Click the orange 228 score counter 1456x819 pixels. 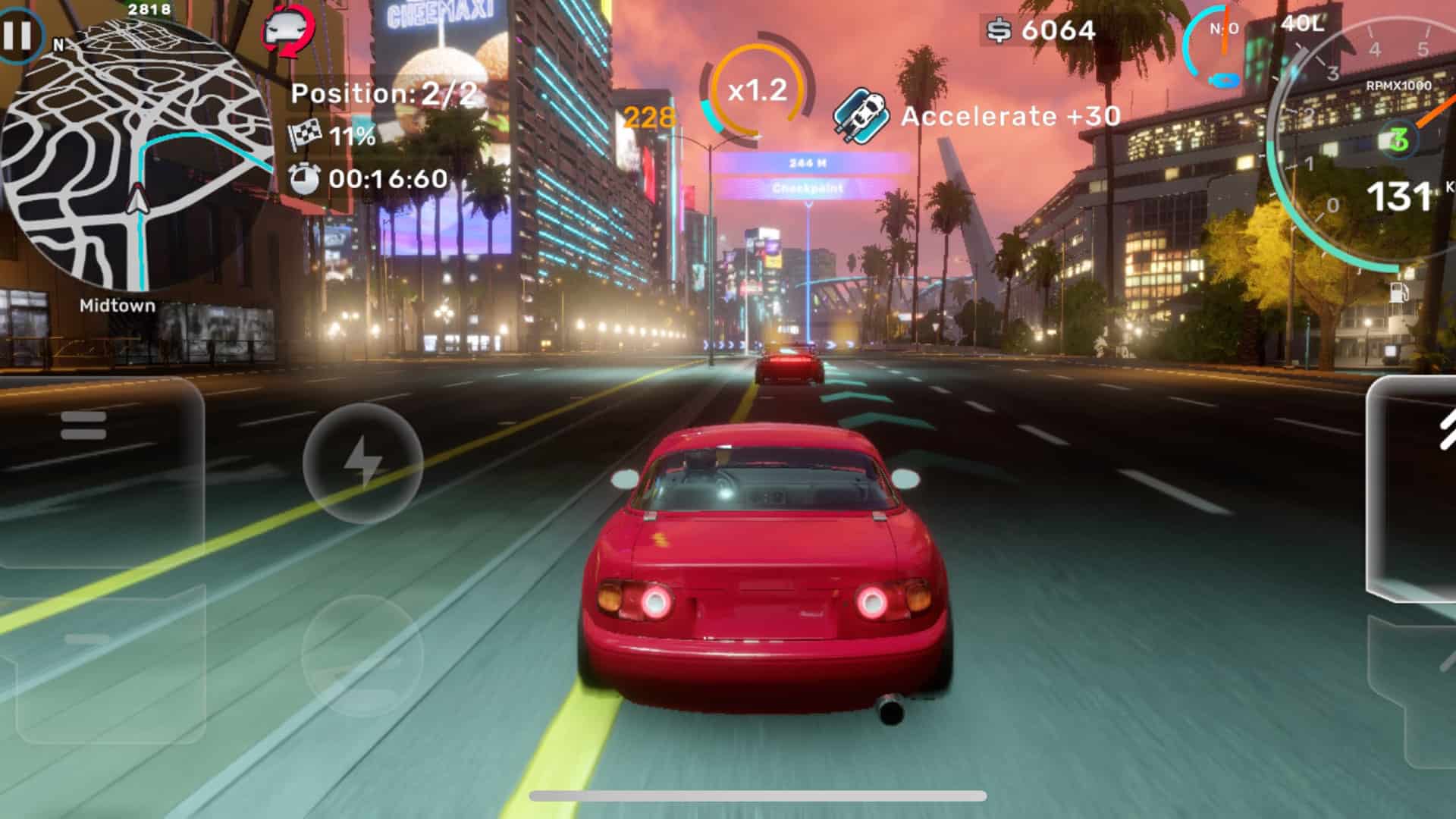648,118
